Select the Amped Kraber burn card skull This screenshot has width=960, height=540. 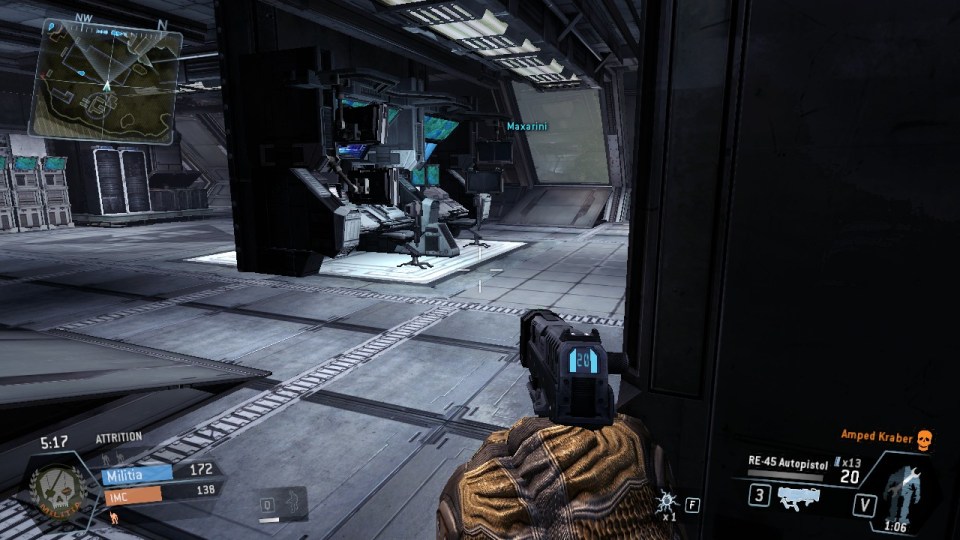point(924,439)
